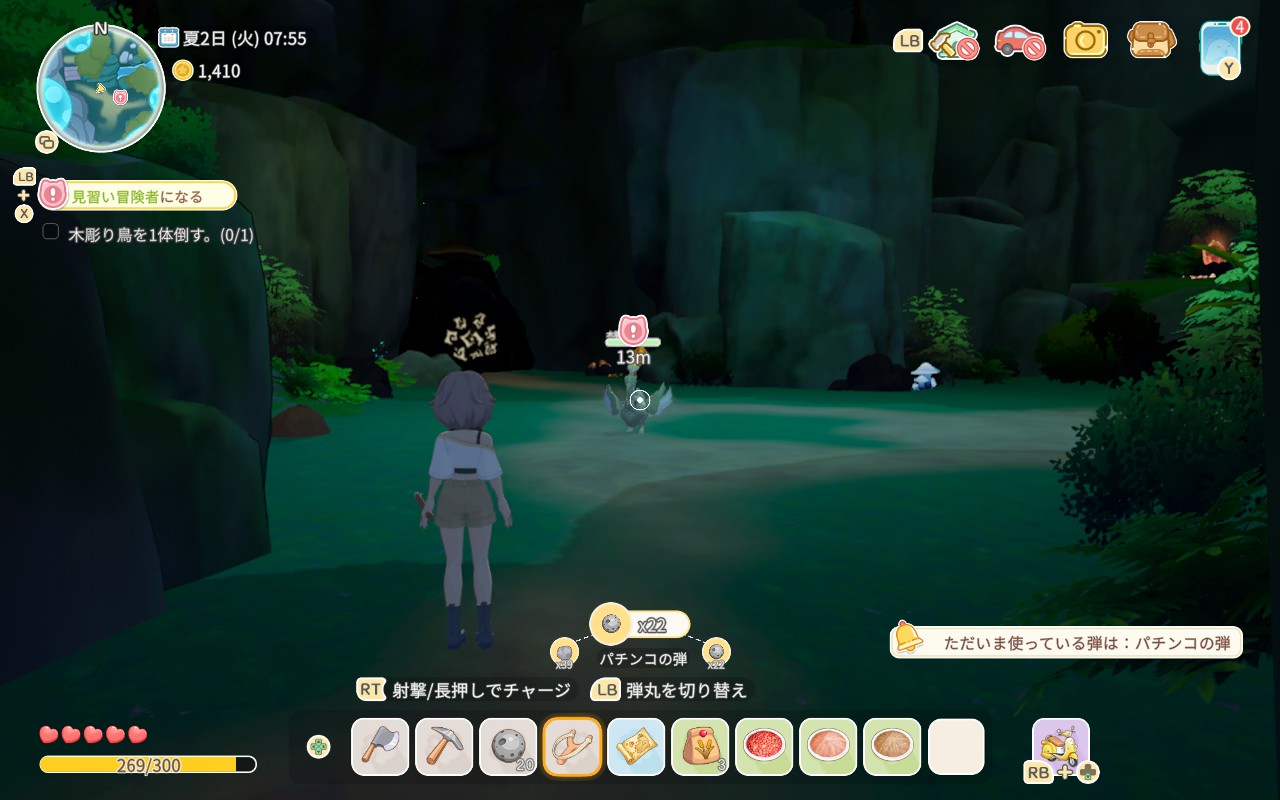Image resolution: width=1280 pixels, height=800 pixels.
Task: Open the yellow camera mode
Action: (x=1085, y=40)
